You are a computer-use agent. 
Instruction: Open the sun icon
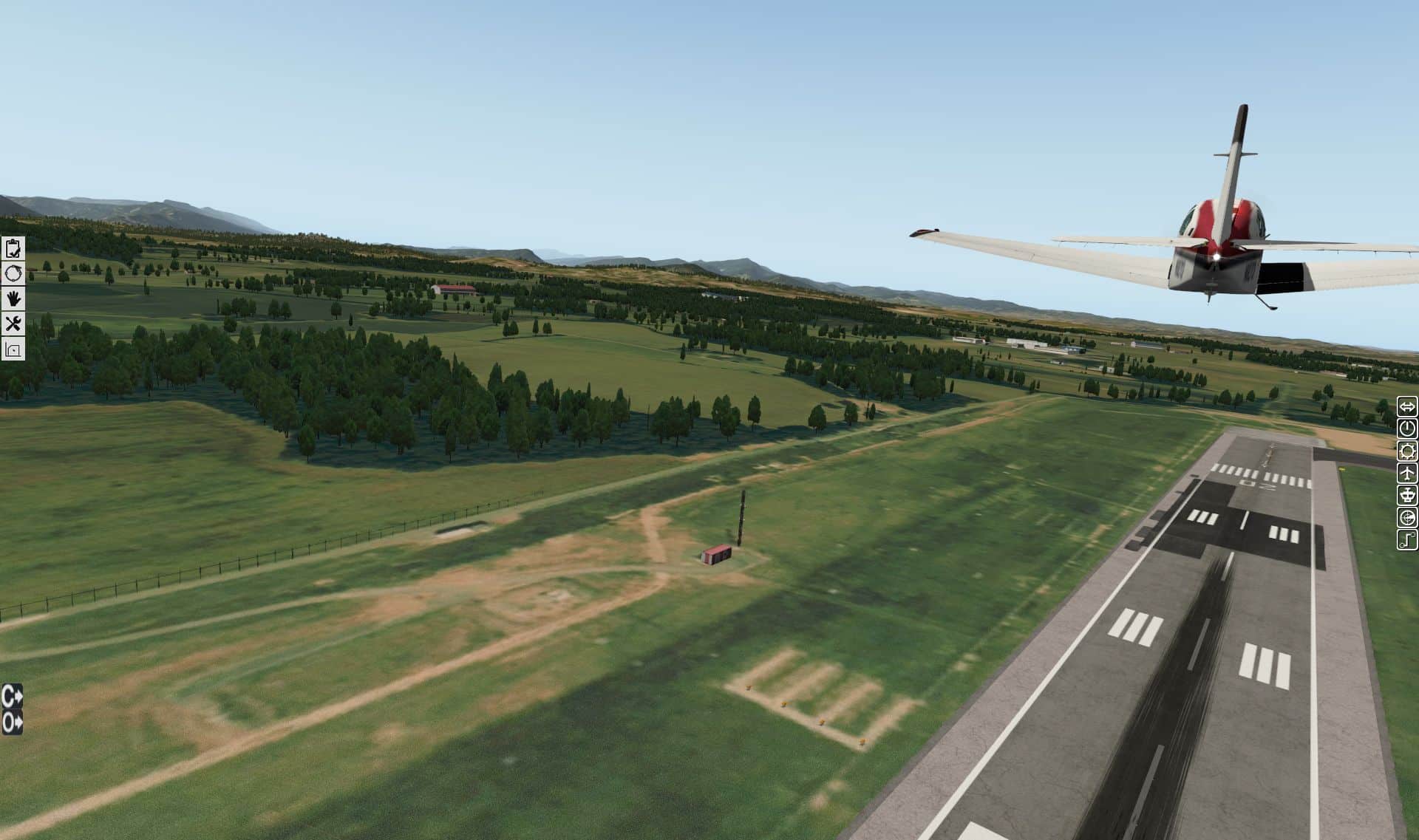point(1407,451)
